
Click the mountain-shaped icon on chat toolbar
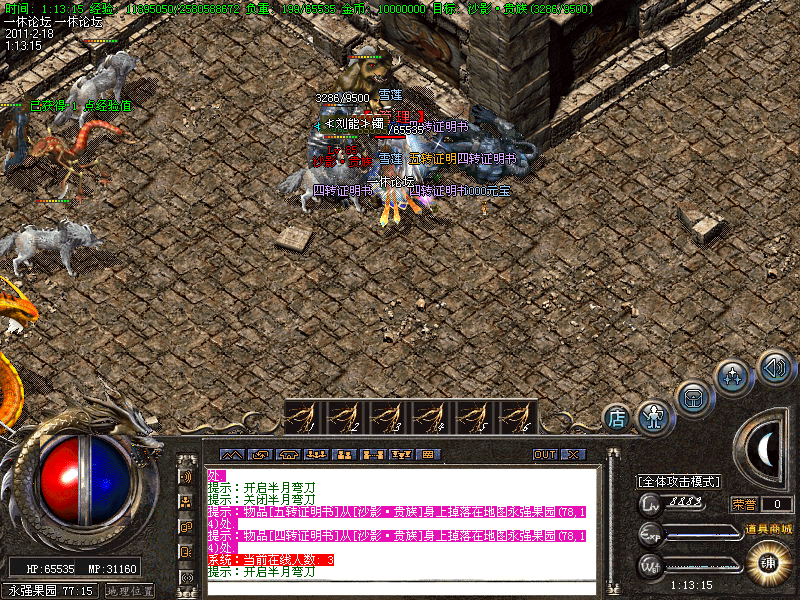click(x=231, y=454)
